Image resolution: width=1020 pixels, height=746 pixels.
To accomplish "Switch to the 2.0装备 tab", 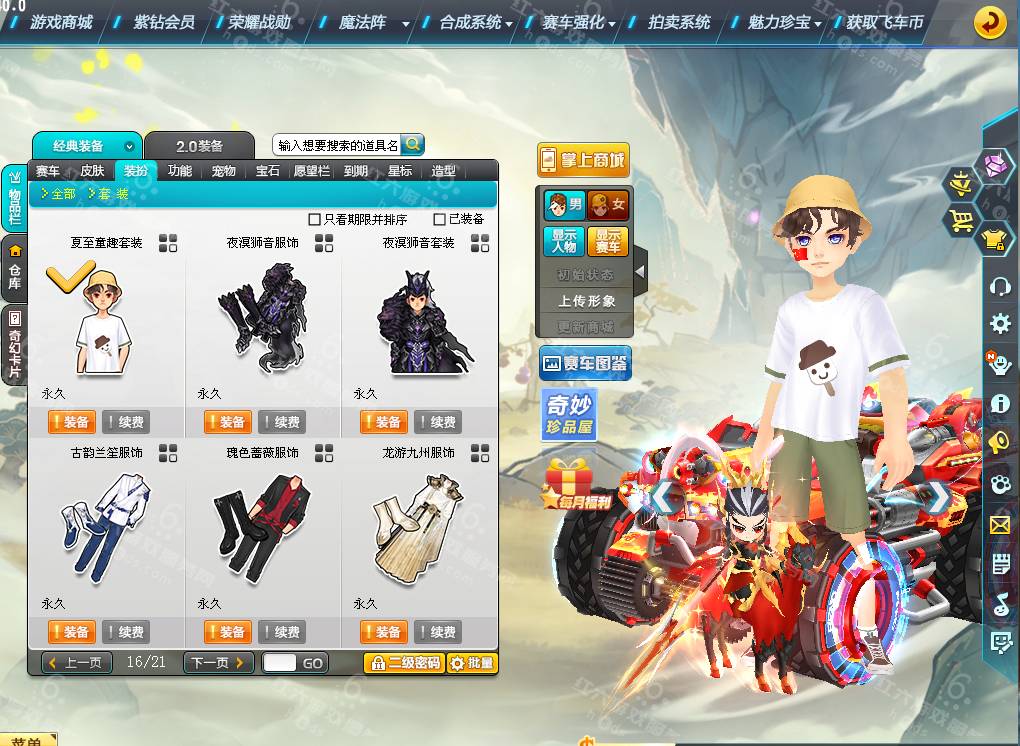I will (199, 146).
